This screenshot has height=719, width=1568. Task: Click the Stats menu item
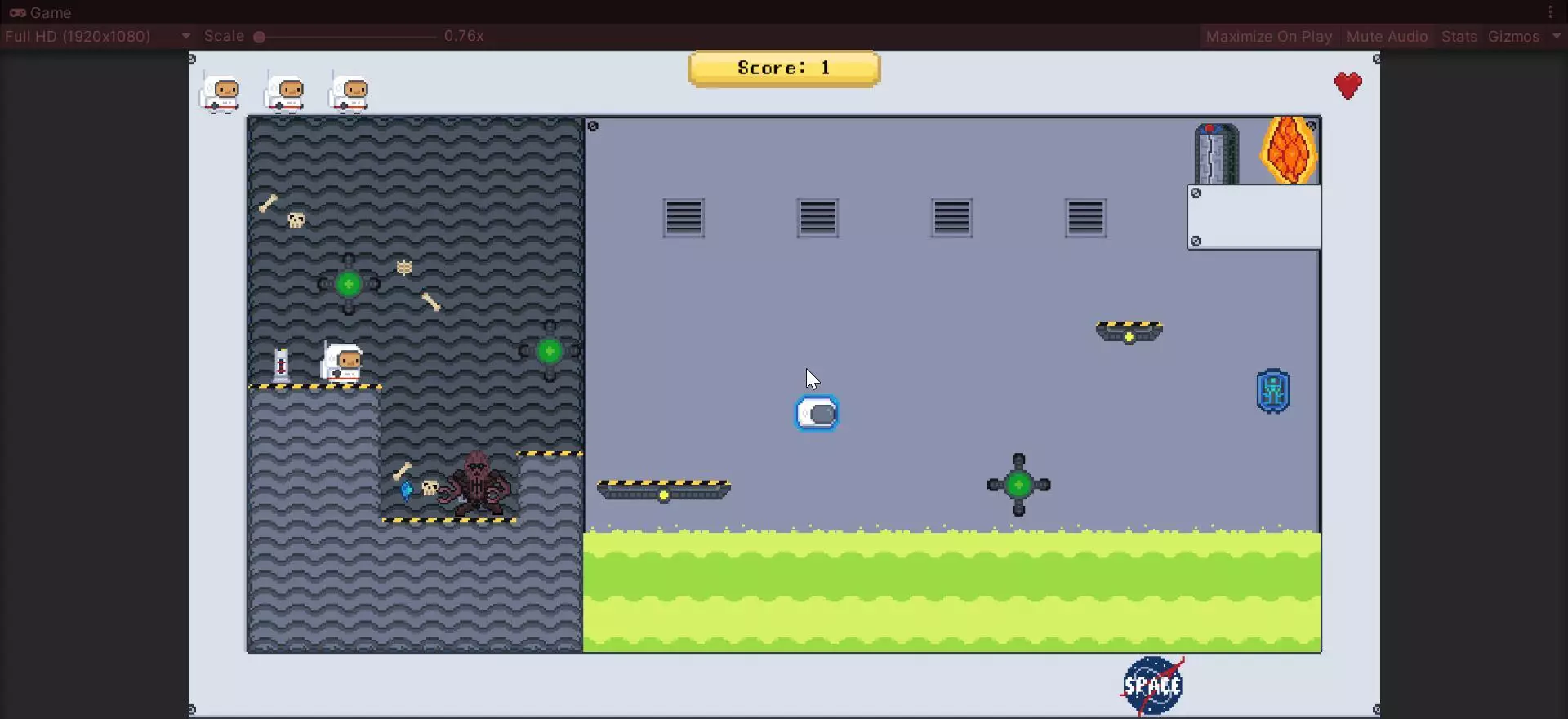click(1459, 36)
